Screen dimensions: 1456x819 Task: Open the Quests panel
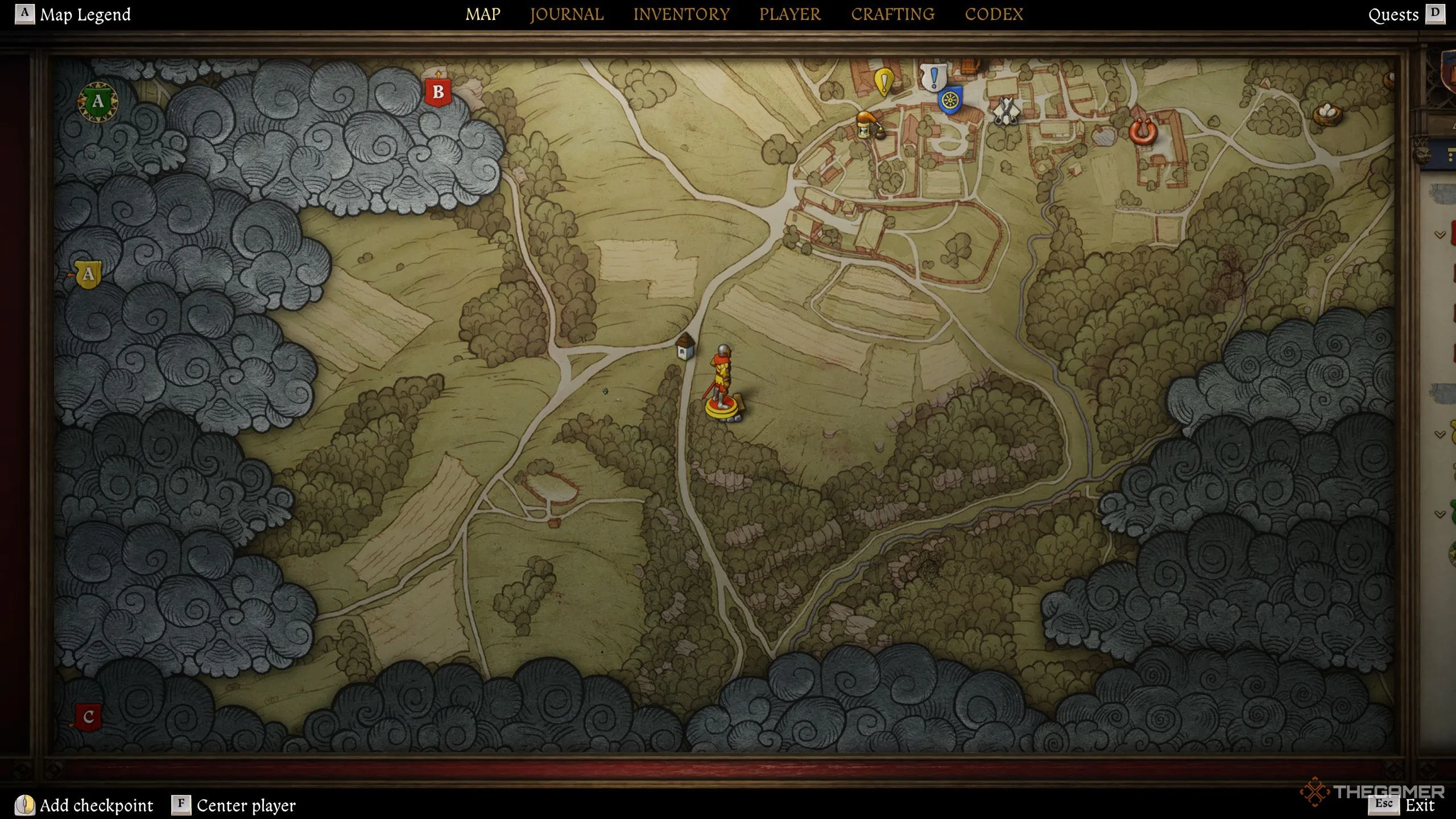(x=1393, y=15)
